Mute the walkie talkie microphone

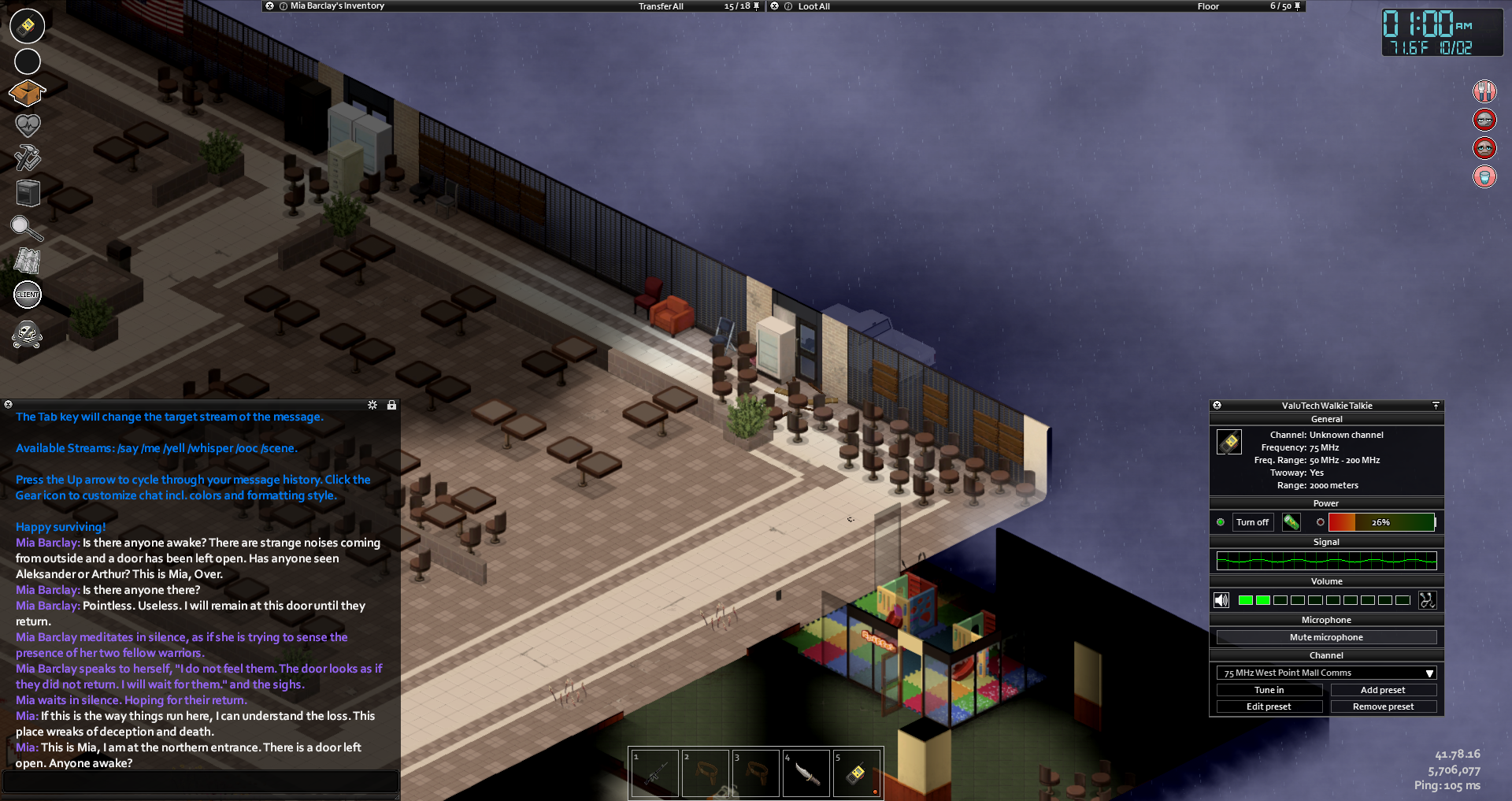[1326, 637]
